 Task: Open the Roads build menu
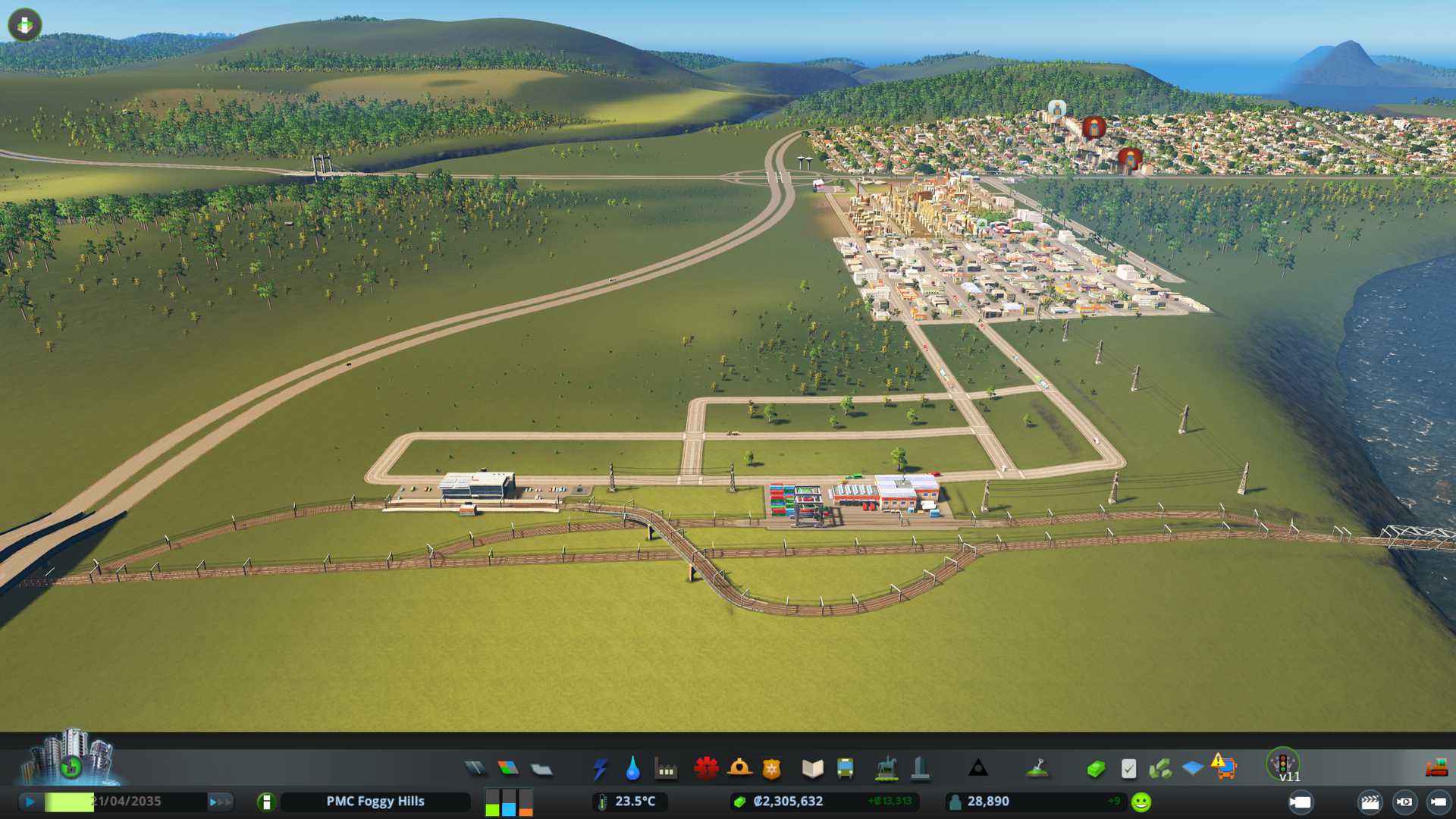(x=475, y=769)
